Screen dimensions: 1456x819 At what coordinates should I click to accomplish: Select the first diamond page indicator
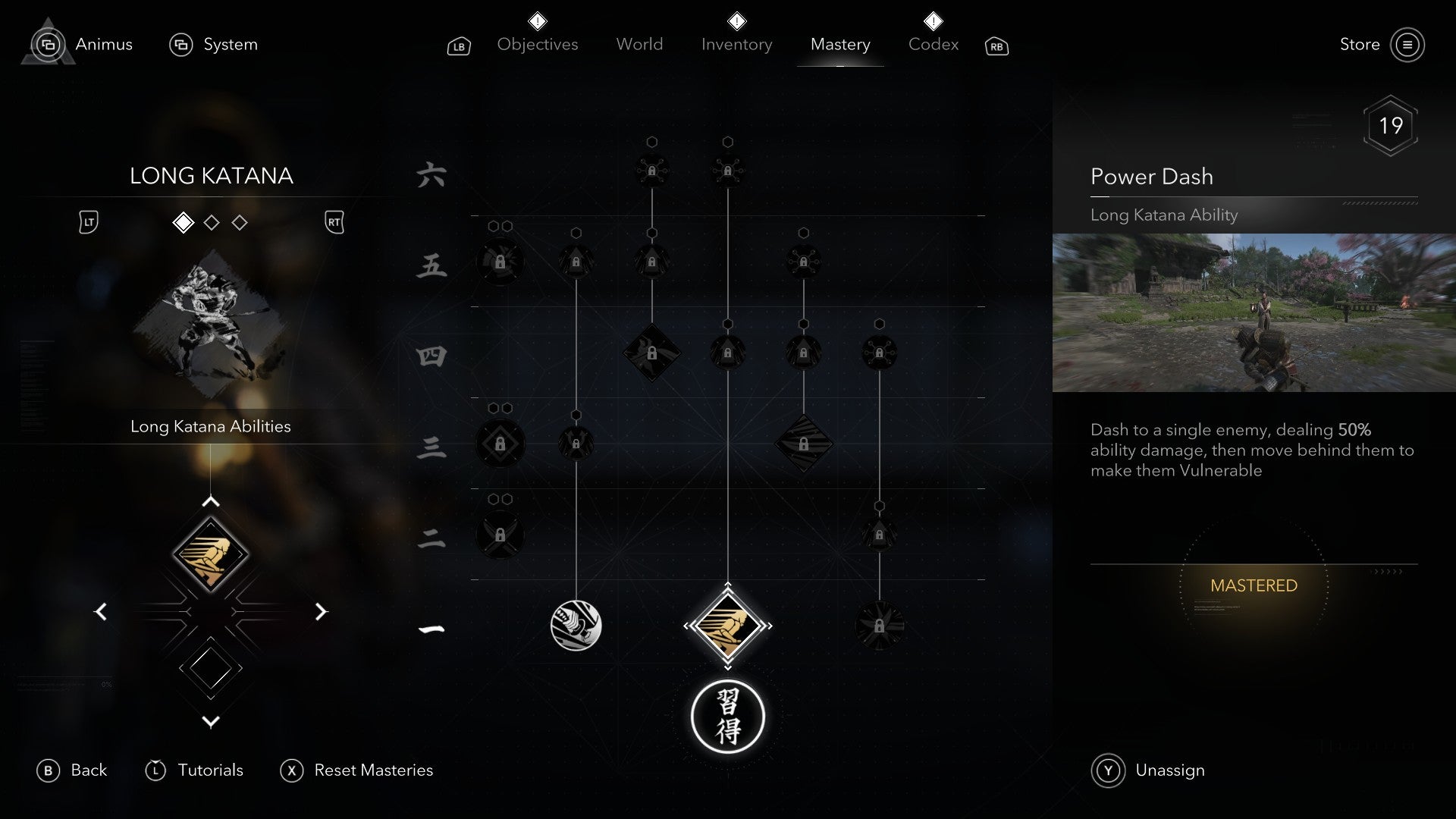tap(184, 222)
